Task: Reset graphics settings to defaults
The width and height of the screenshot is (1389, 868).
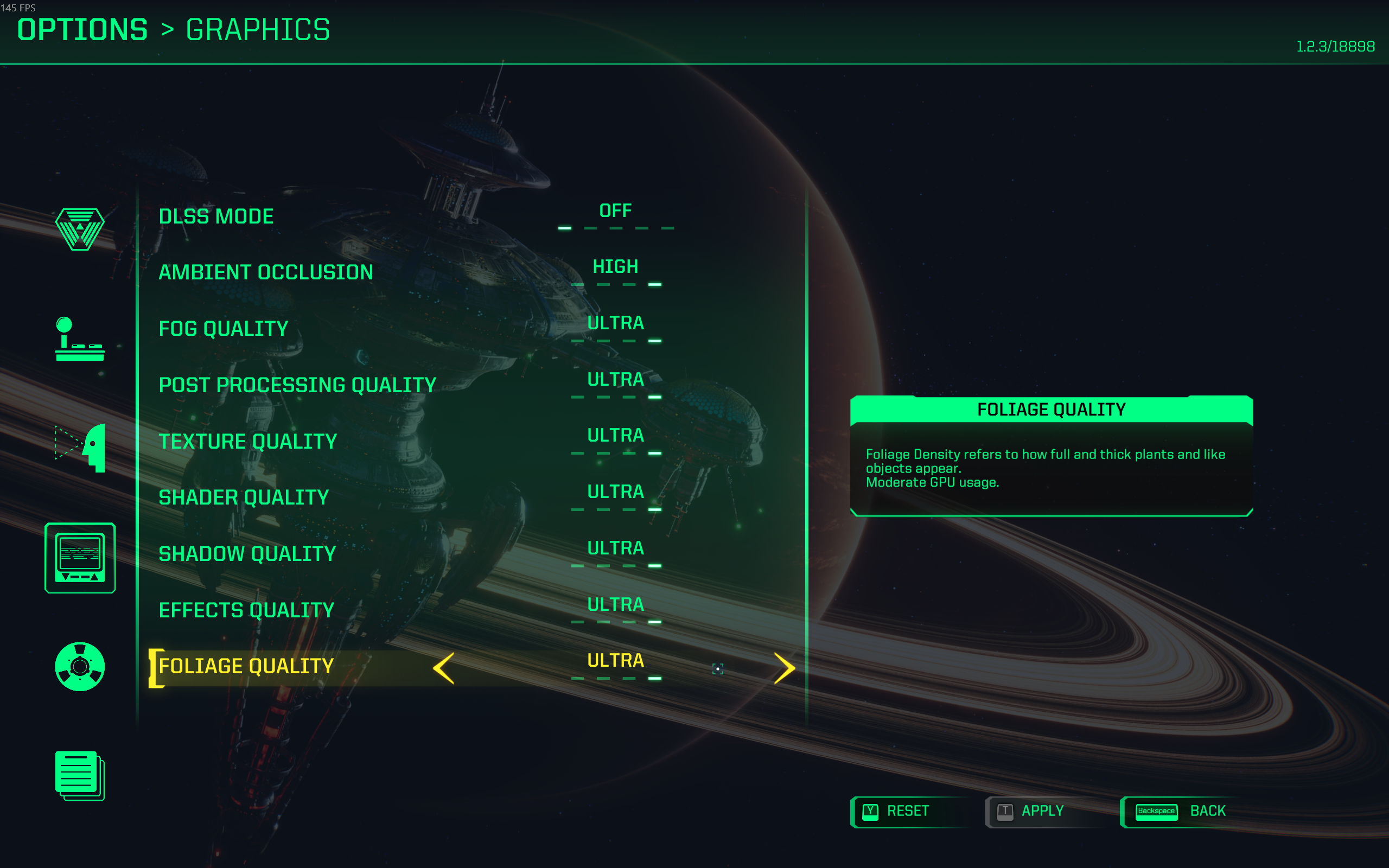Action: click(x=907, y=811)
